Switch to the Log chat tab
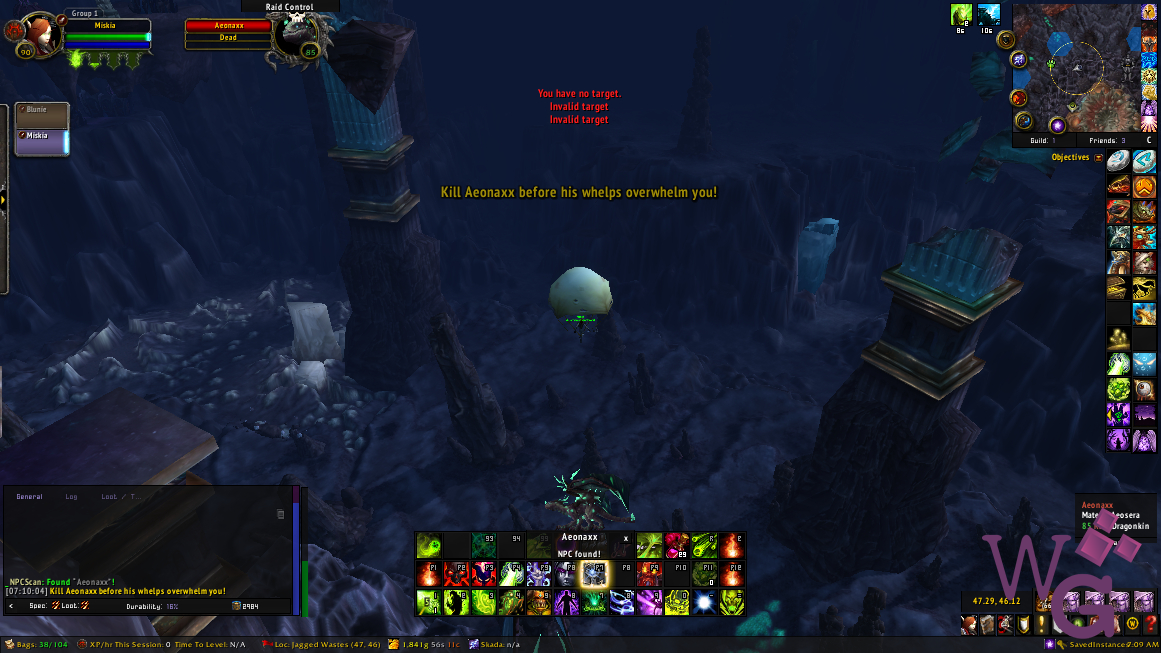This screenshot has width=1161, height=653. click(x=71, y=496)
